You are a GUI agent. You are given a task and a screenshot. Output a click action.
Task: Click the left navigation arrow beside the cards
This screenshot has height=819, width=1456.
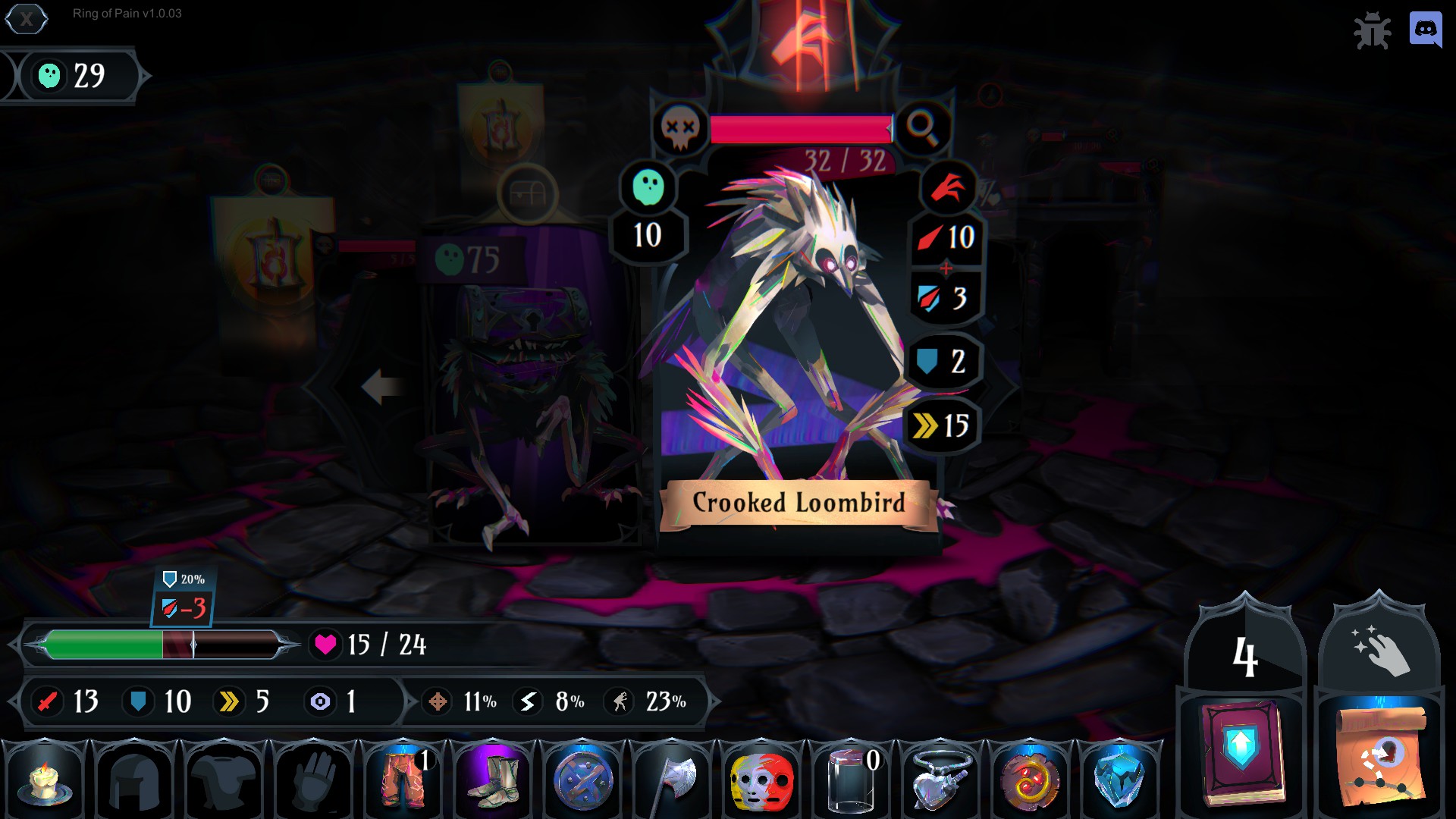[x=383, y=387]
